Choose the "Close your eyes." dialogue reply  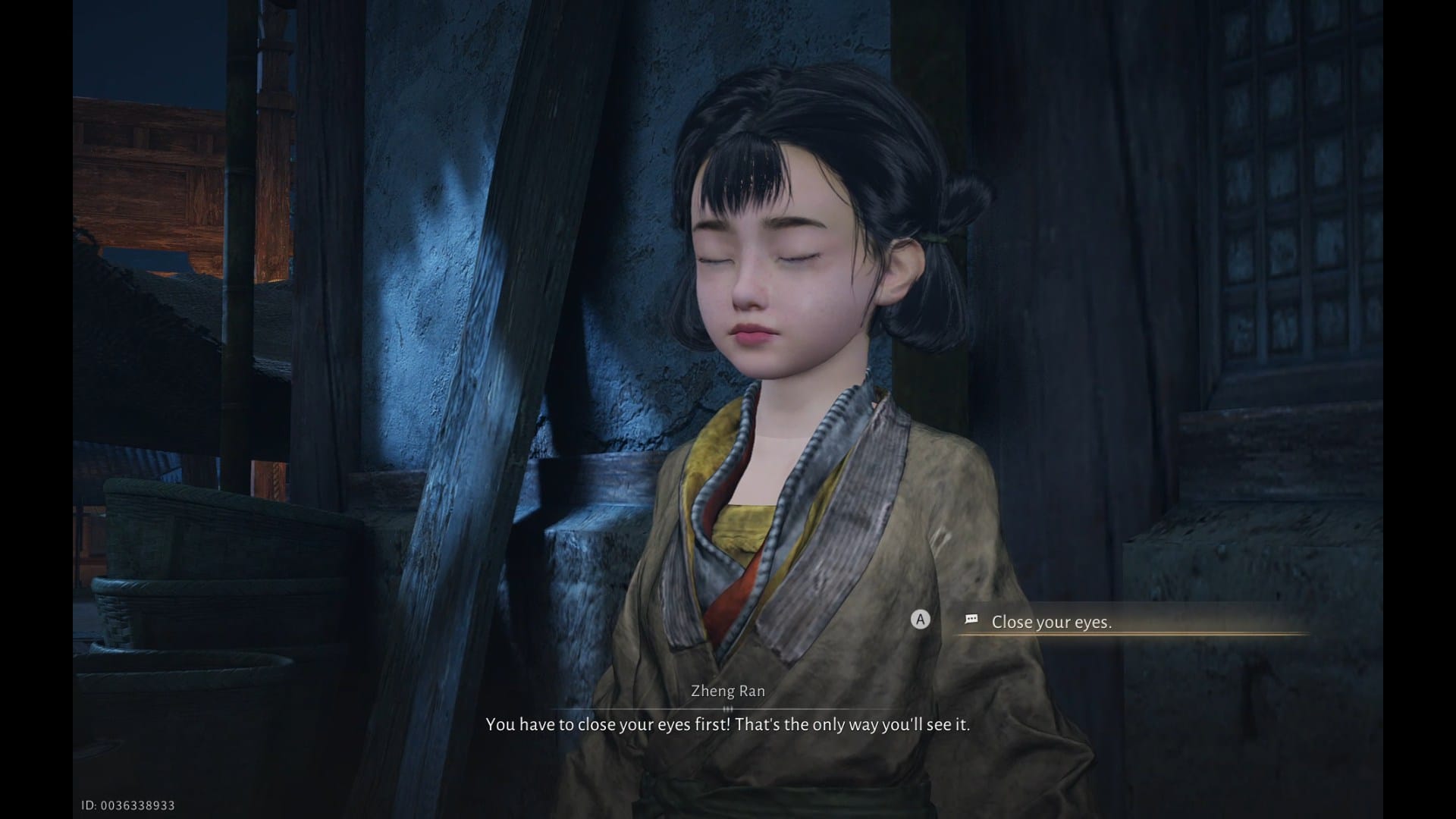point(1051,622)
